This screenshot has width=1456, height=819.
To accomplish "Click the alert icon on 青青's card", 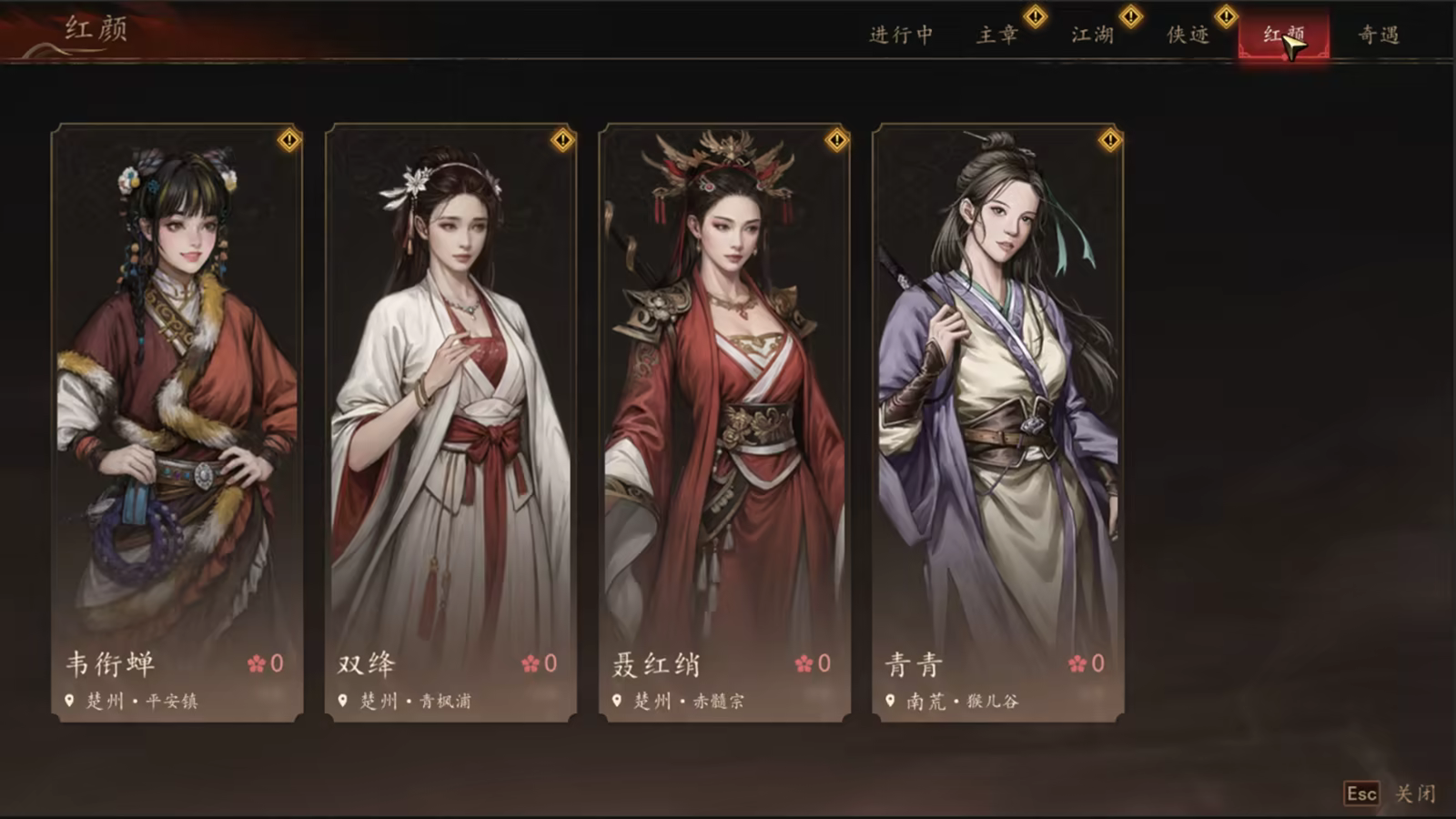I will (1109, 141).
